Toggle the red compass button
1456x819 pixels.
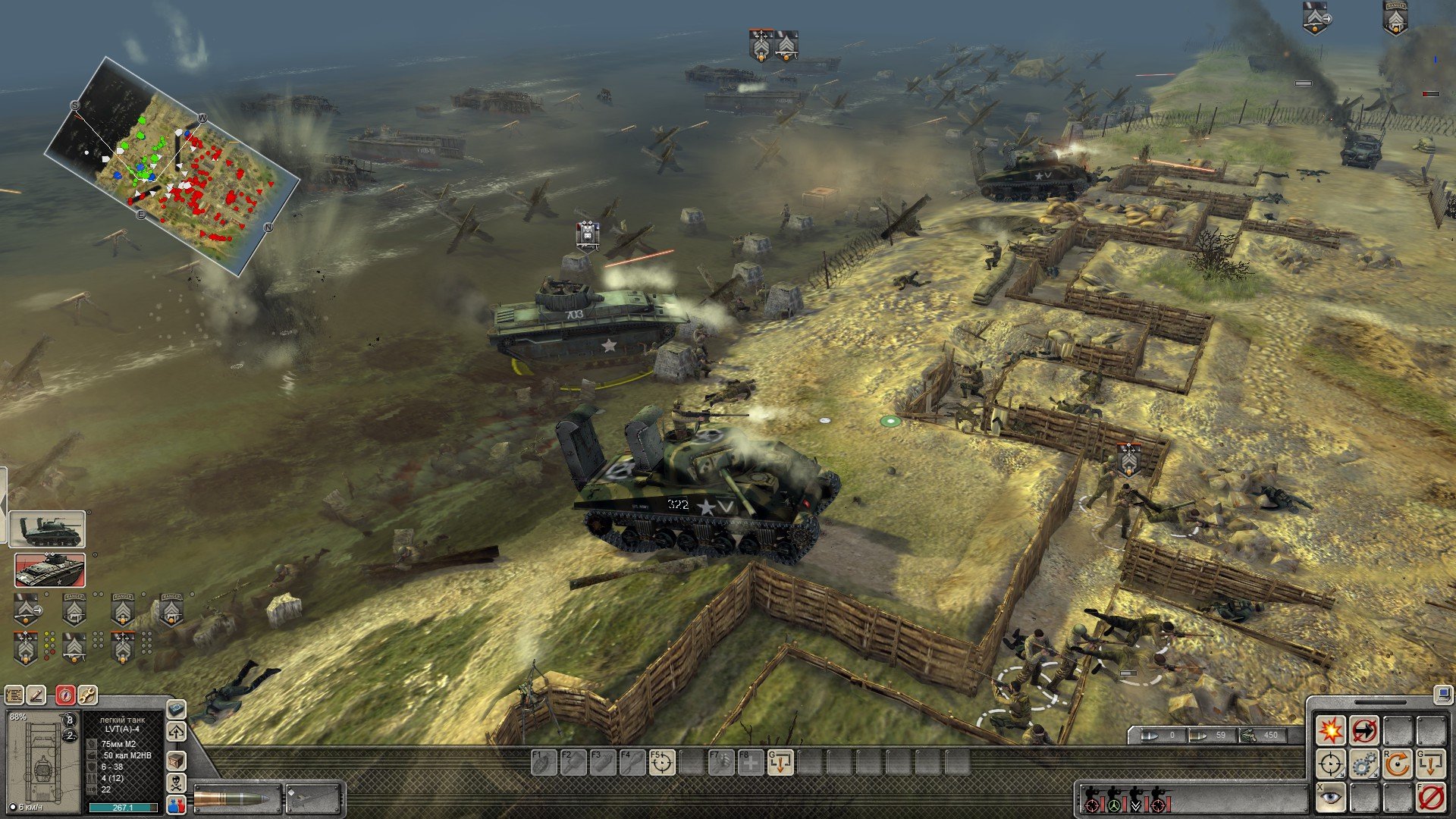65,695
